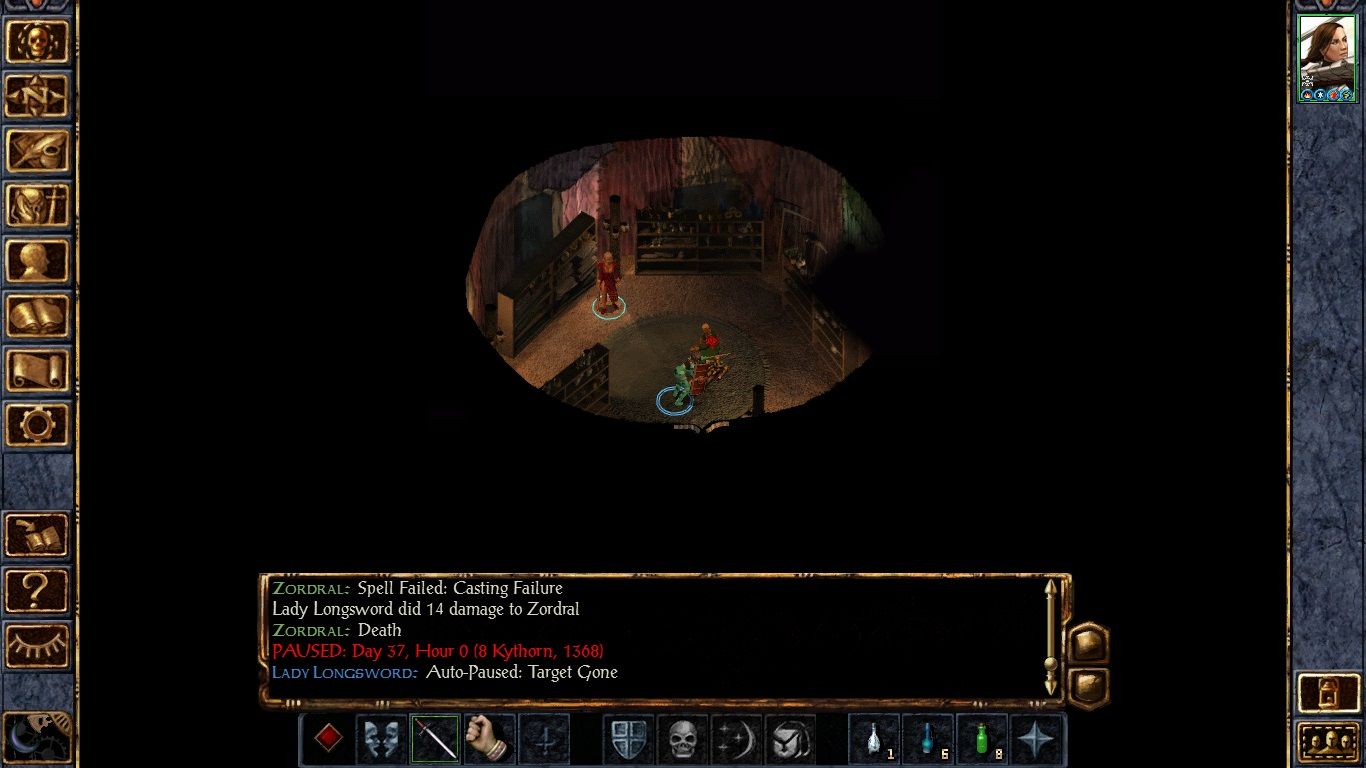Open the mage spellbook button
The image size is (1366, 768).
[x=38, y=316]
